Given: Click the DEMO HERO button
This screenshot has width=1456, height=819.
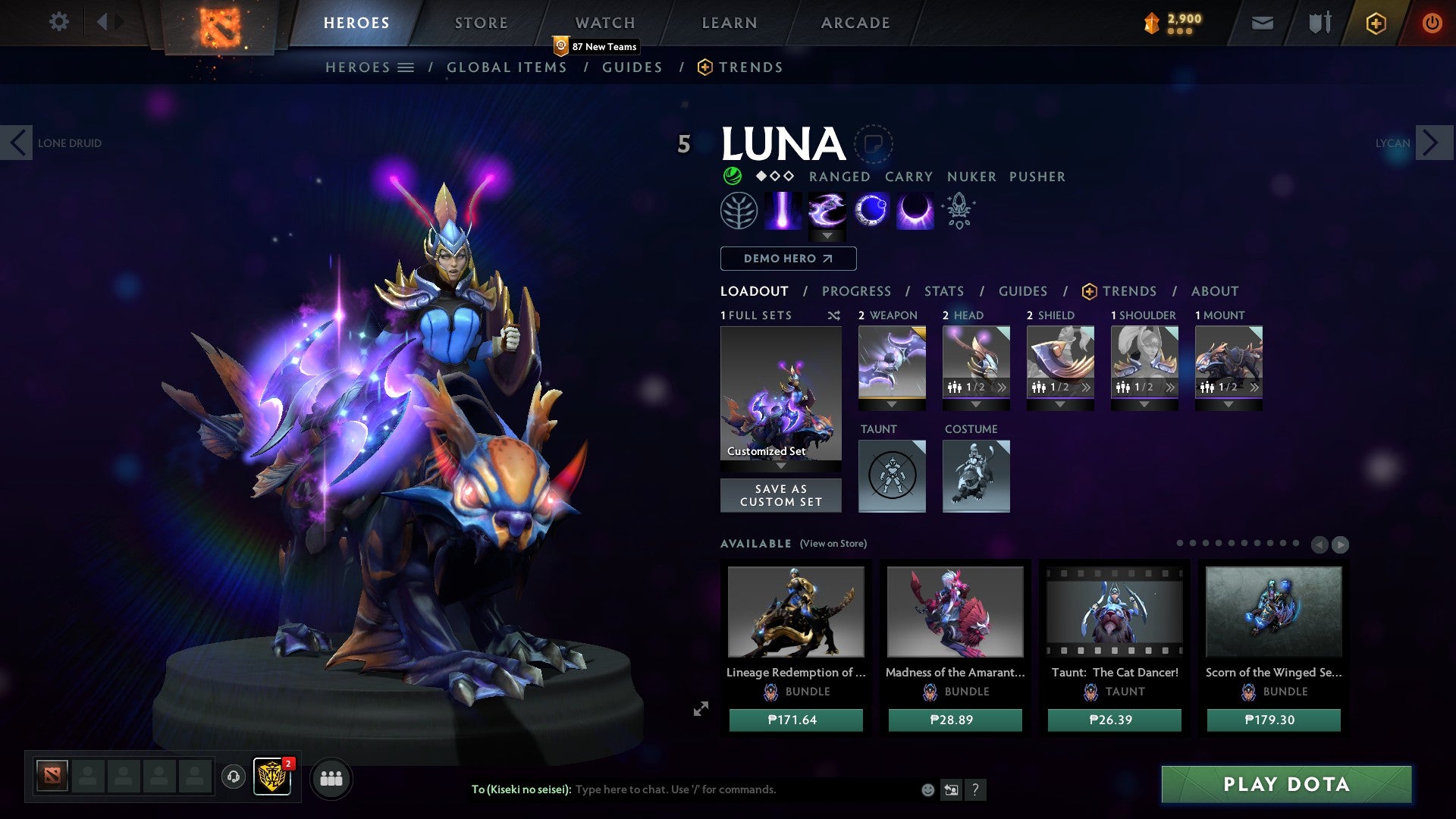Looking at the screenshot, I should [x=786, y=259].
